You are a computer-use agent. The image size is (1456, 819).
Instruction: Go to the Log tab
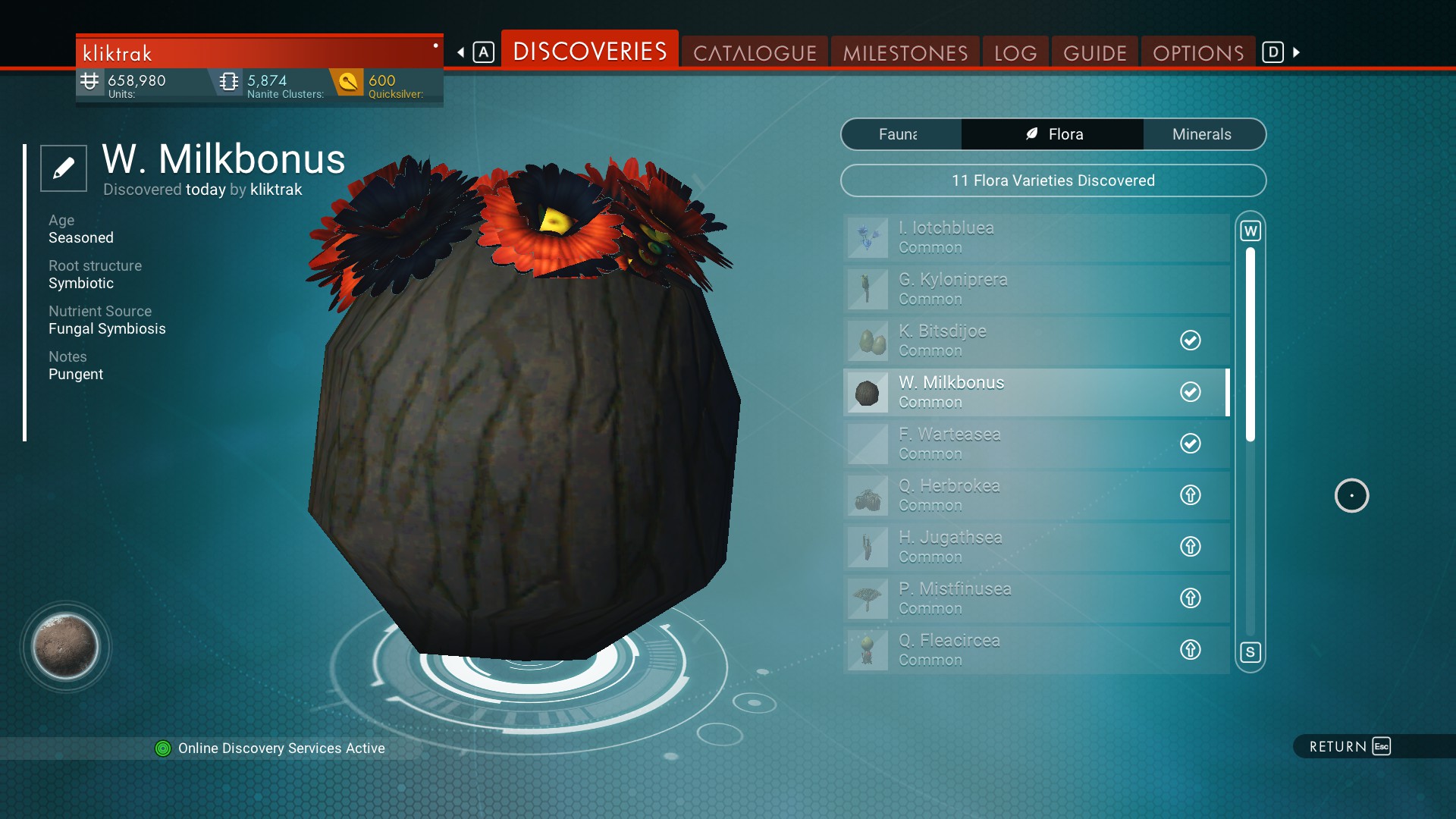tap(1015, 53)
